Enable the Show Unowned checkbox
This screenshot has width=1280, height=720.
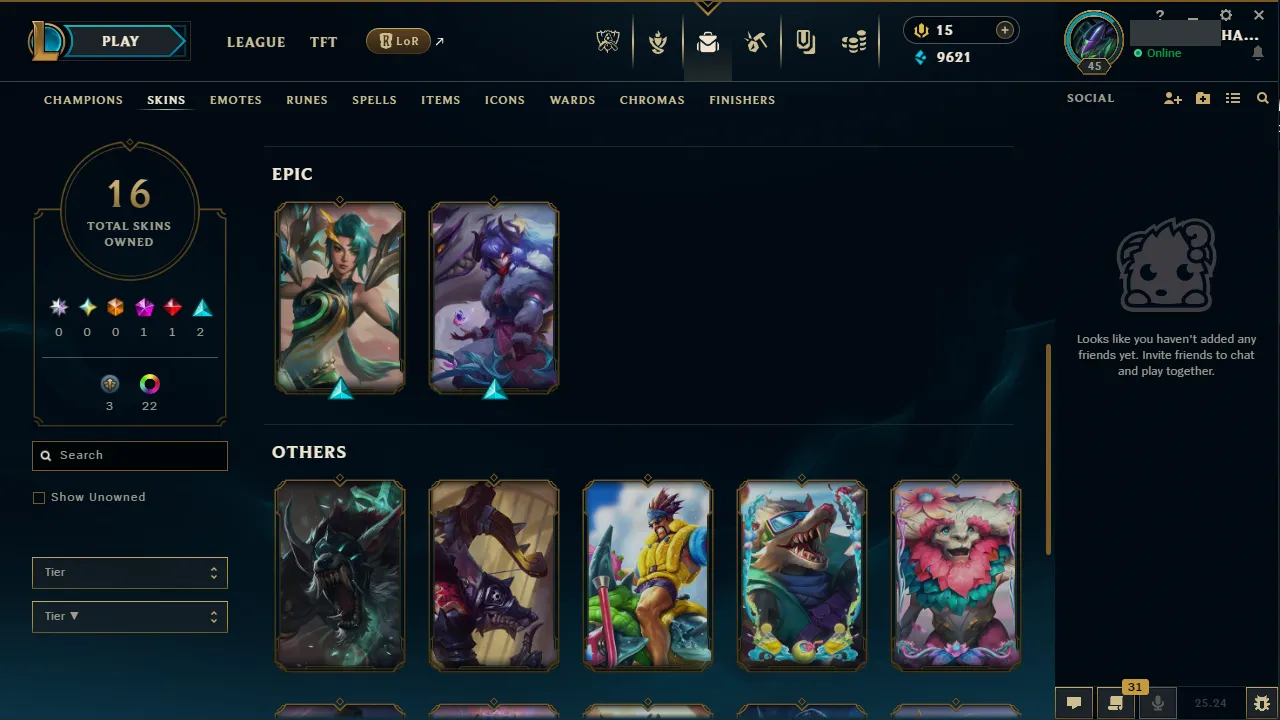39,497
